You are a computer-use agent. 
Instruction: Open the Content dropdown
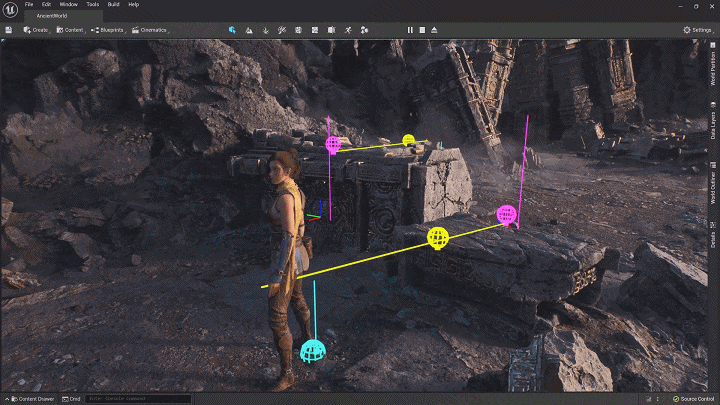[x=70, y=31]
